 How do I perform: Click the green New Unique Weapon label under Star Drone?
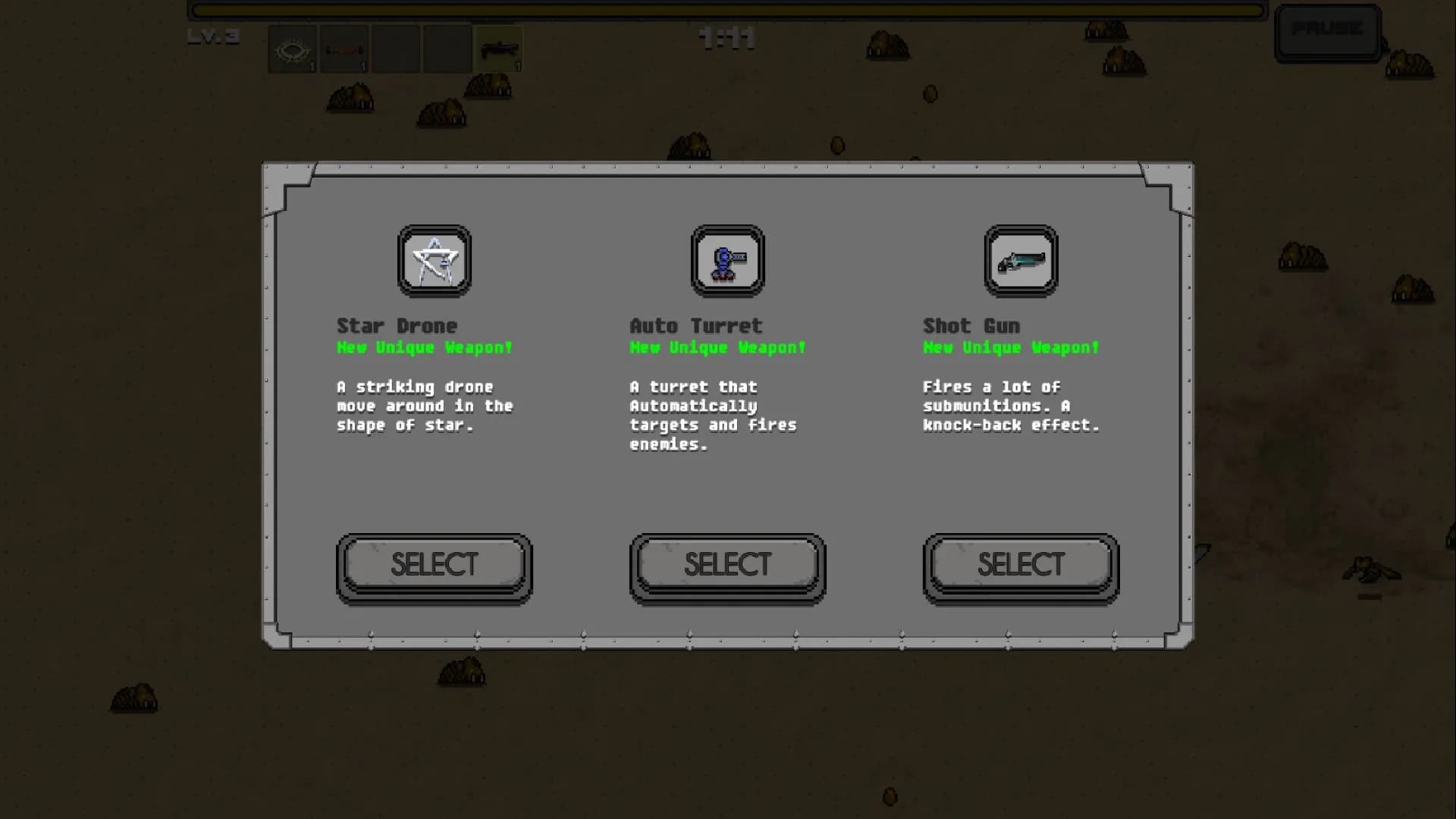tap(425, 348)
